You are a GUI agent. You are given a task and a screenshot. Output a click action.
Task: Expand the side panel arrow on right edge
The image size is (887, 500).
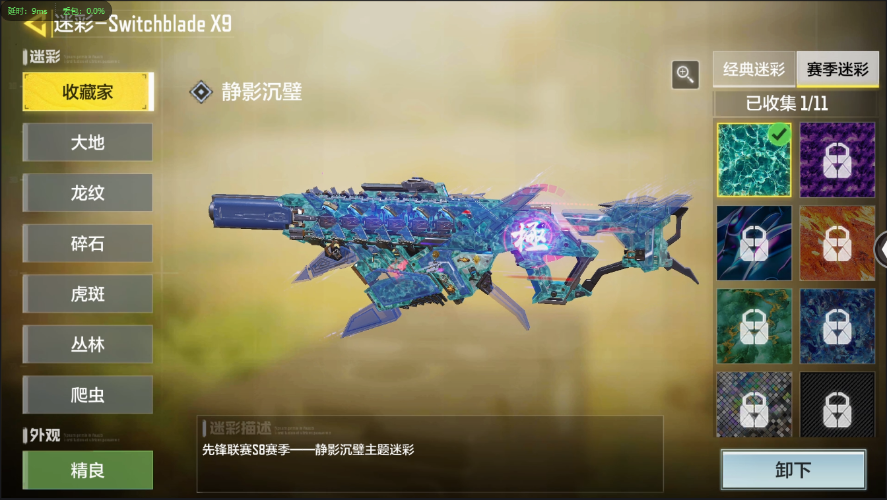tap(880, 247)
